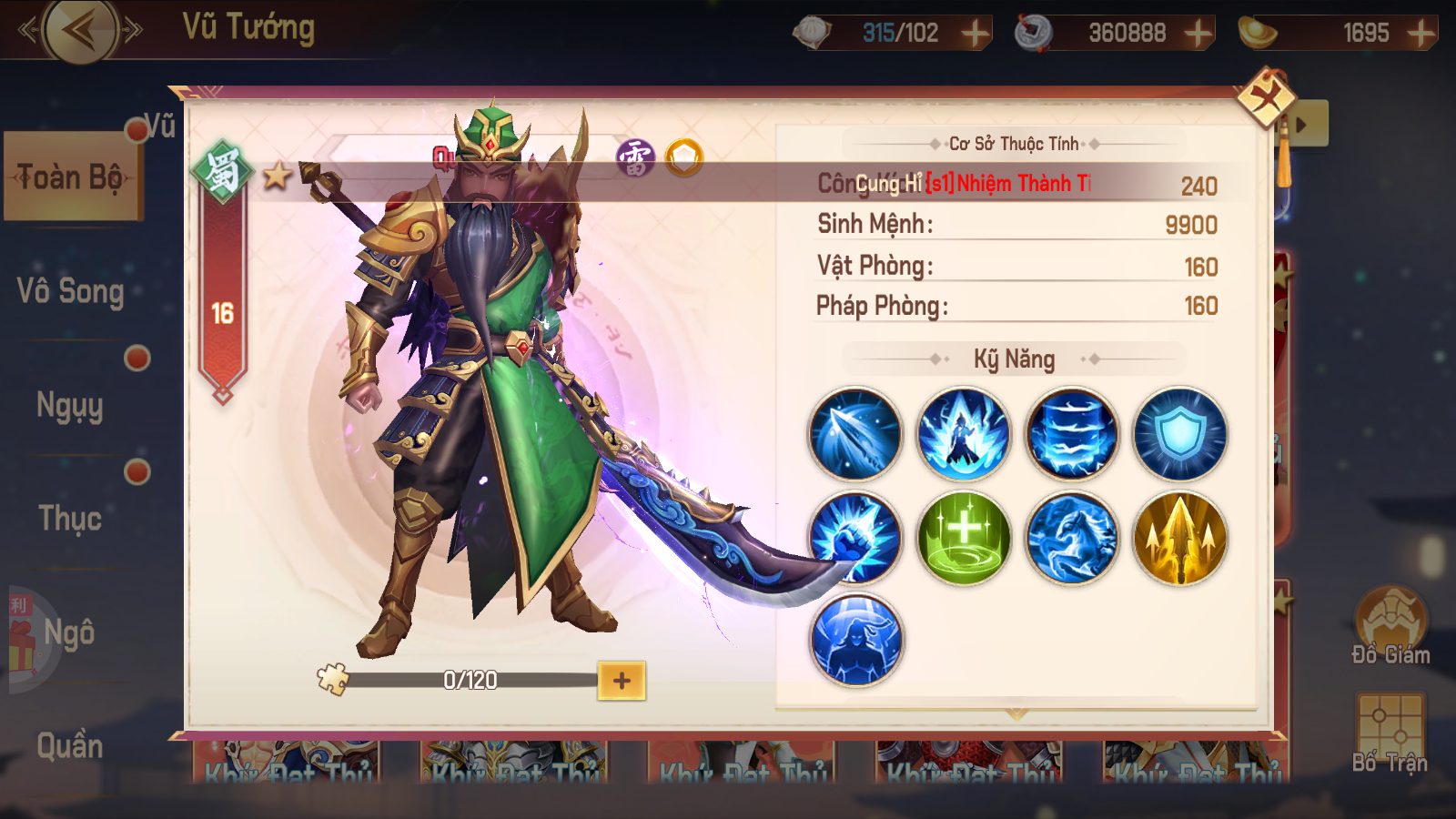Add more silver coins
This screenshot has width=1456, height=819.
coord(1198,34)
